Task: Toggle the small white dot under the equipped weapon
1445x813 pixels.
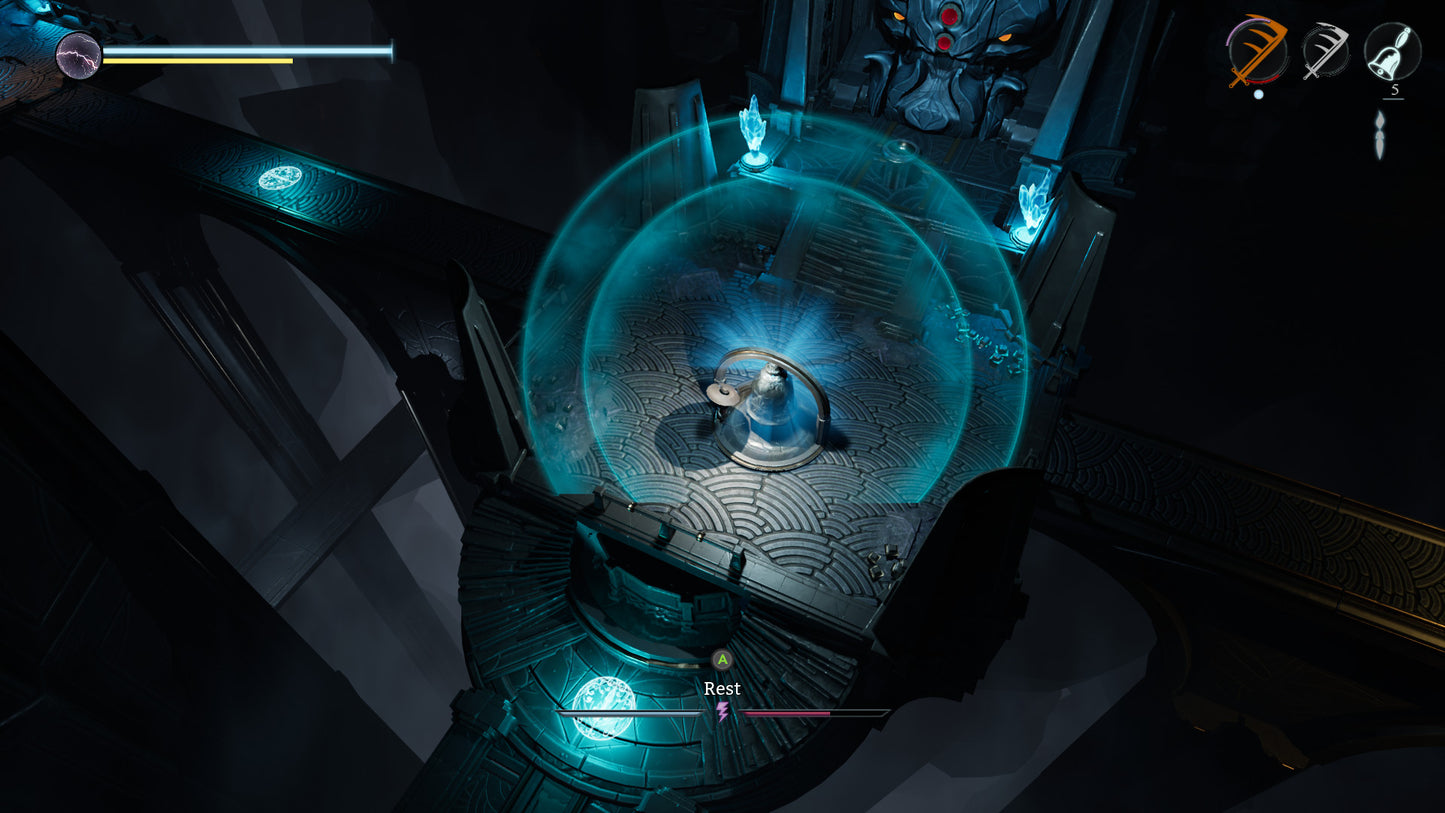Action: coord(1258,94)
